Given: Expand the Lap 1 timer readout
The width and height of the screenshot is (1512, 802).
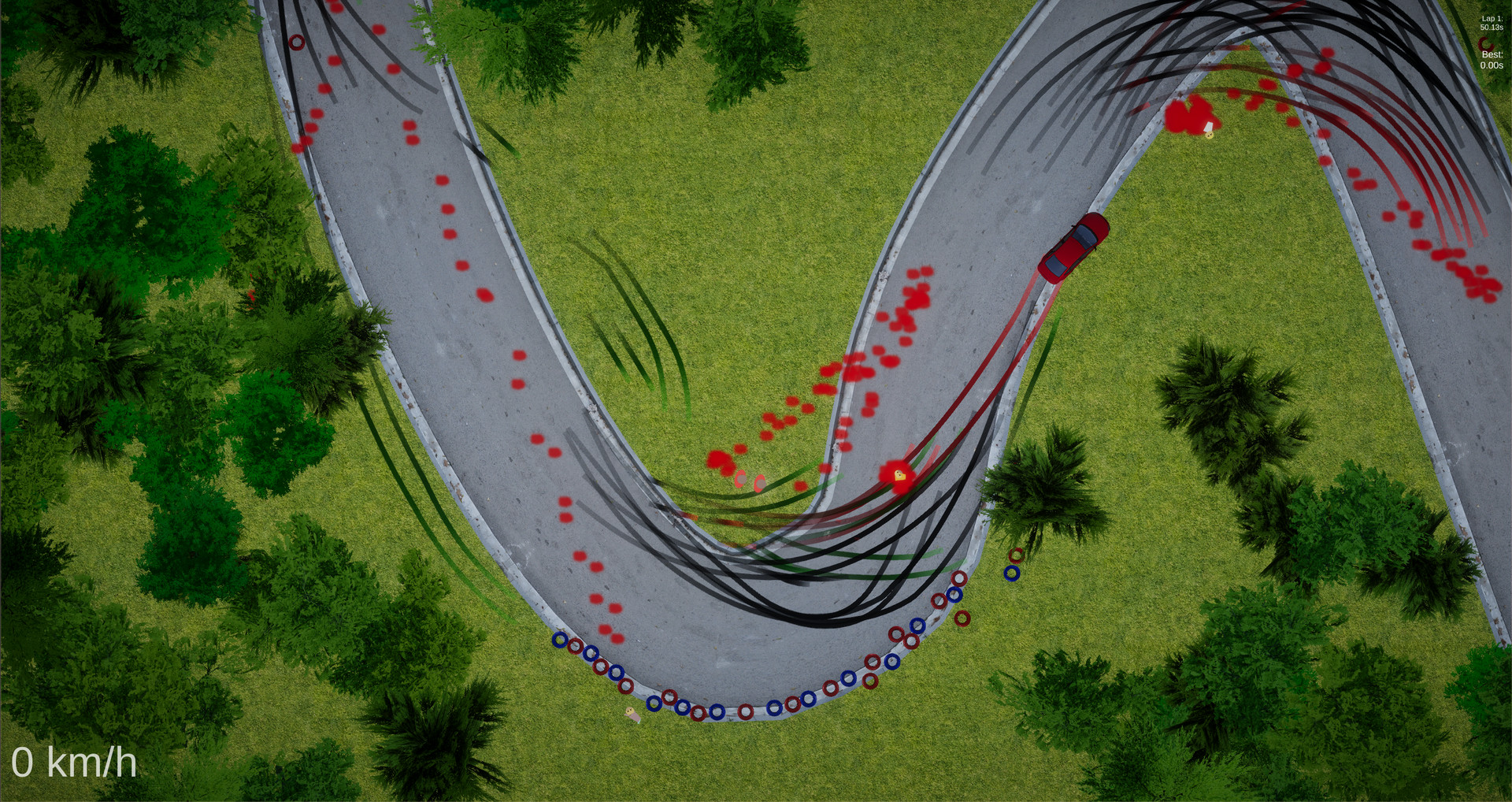Looking at the screenshot, I should coord(1492,24).
